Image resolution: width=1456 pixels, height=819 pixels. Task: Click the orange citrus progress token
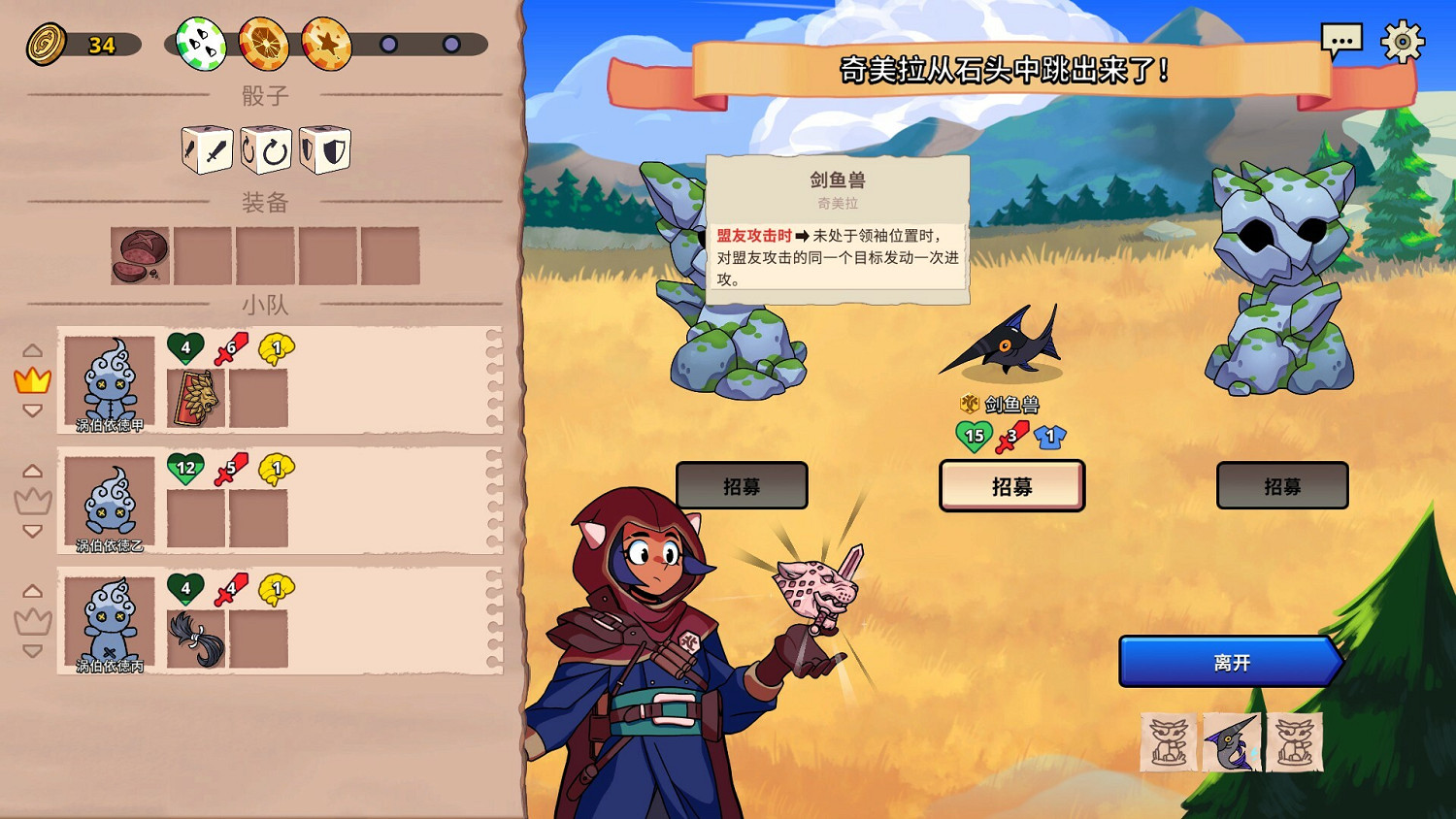coord(265,46)
